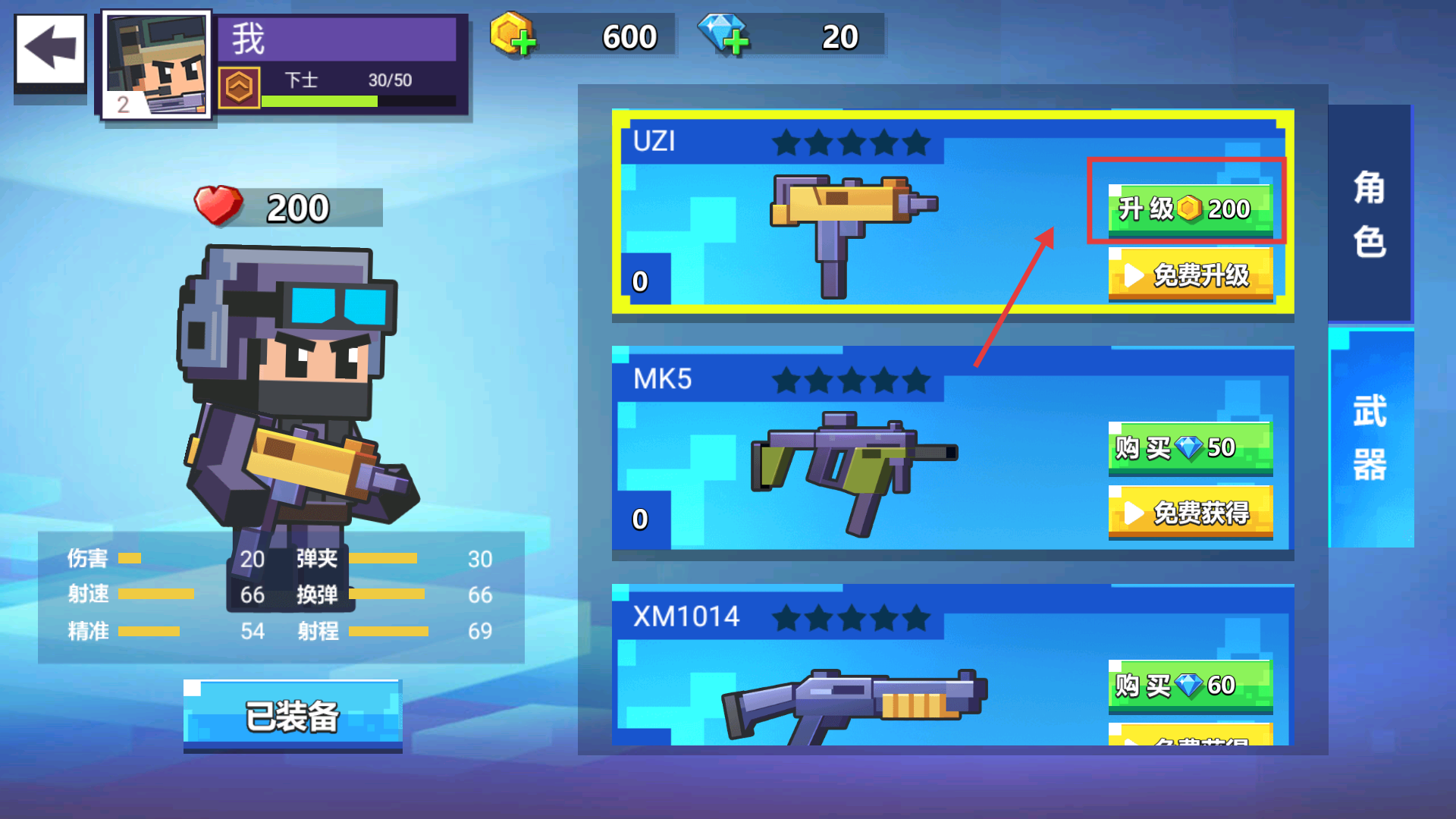Screen dimensions: 1456x819
Task: Buy the XM1014 for 60 diamonds
Action: [1189, 685]
